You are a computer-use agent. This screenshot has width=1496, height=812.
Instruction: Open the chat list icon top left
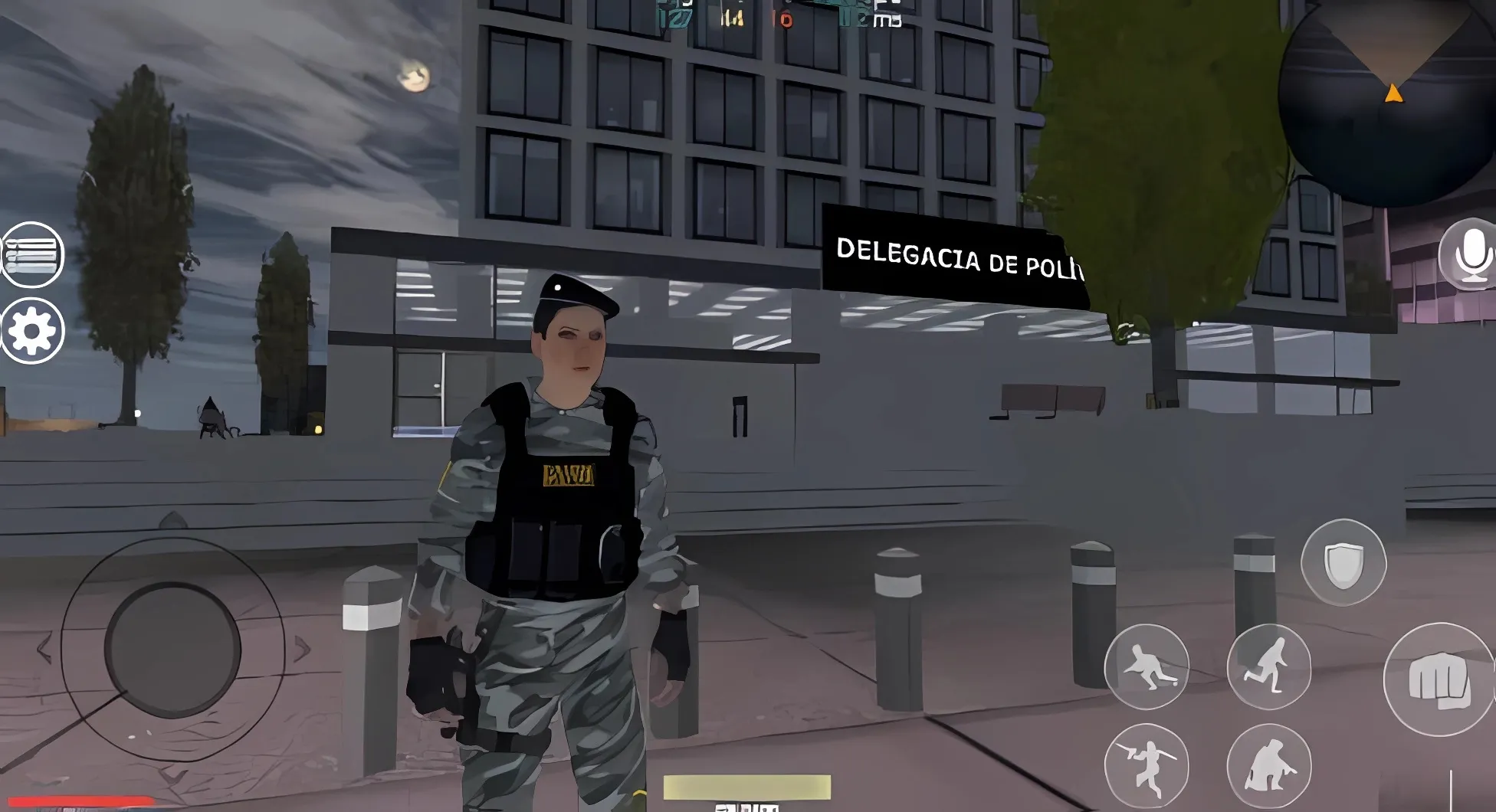pyautogui.click(x=31, y=256)
